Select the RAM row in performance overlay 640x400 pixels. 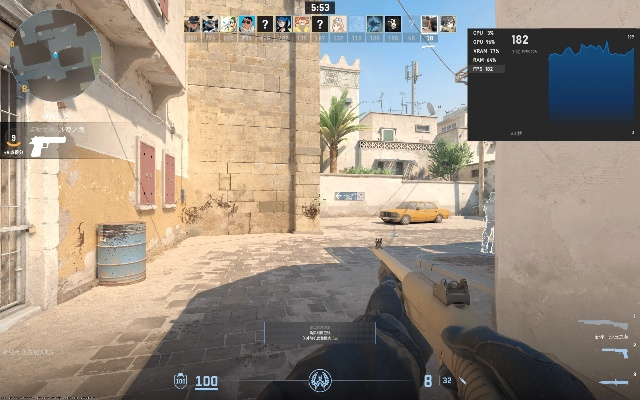pos(488,60)
